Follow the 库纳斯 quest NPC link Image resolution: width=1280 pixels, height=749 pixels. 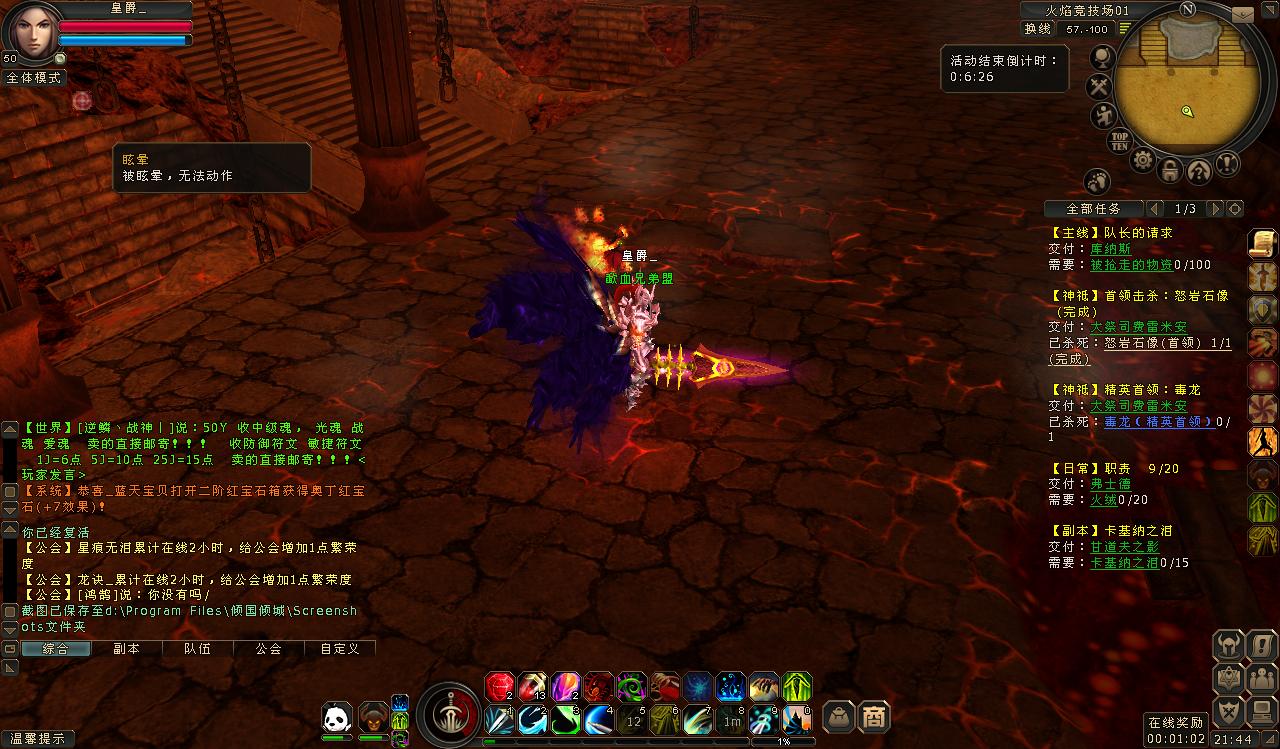(x=1110, y=249)
